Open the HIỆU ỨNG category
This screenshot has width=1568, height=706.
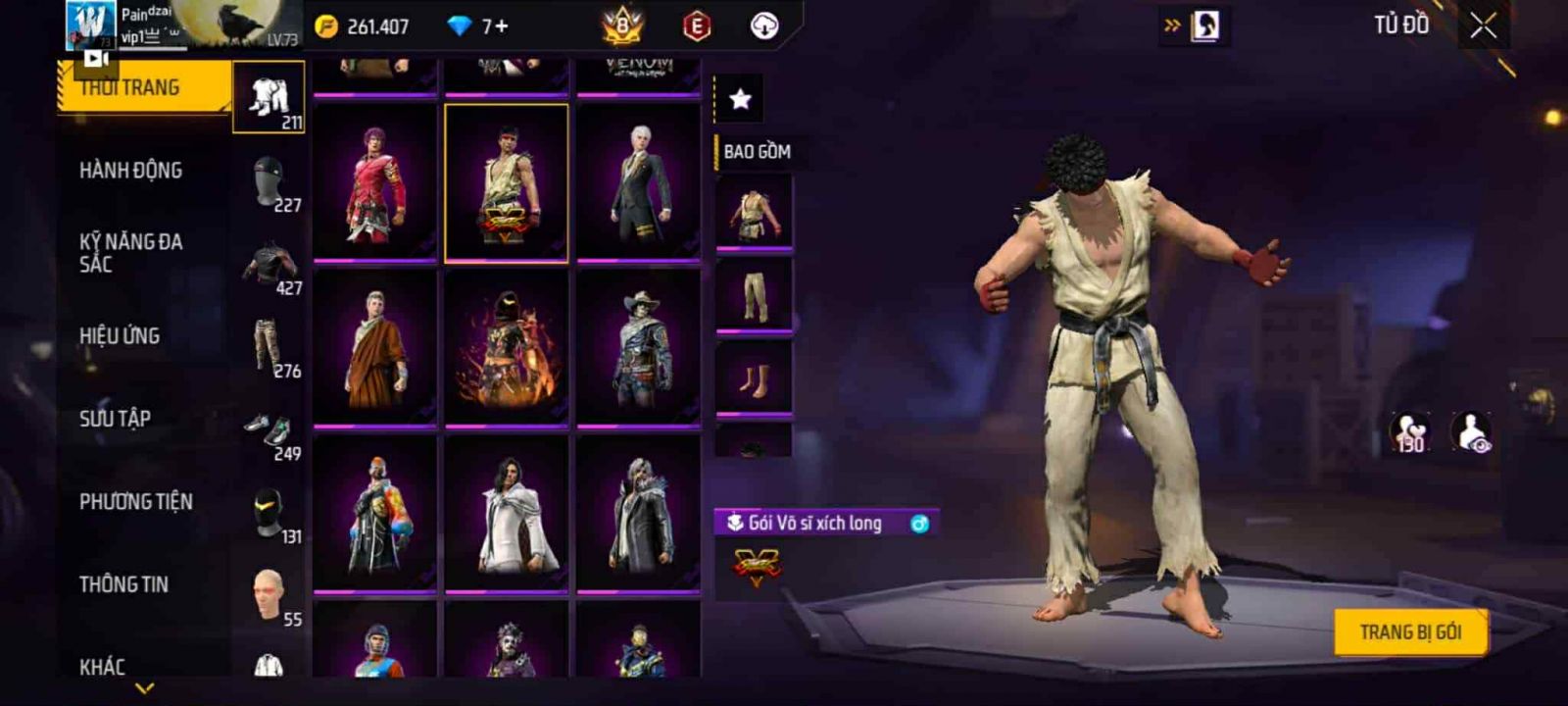(x=120, y=336)
